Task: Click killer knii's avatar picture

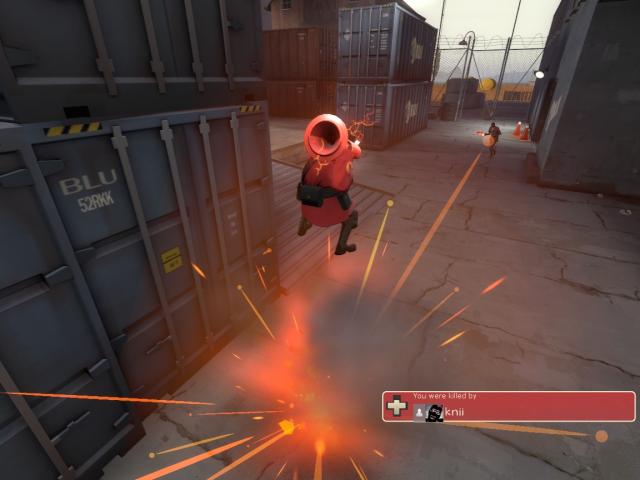Action: [x=435, y=412]
